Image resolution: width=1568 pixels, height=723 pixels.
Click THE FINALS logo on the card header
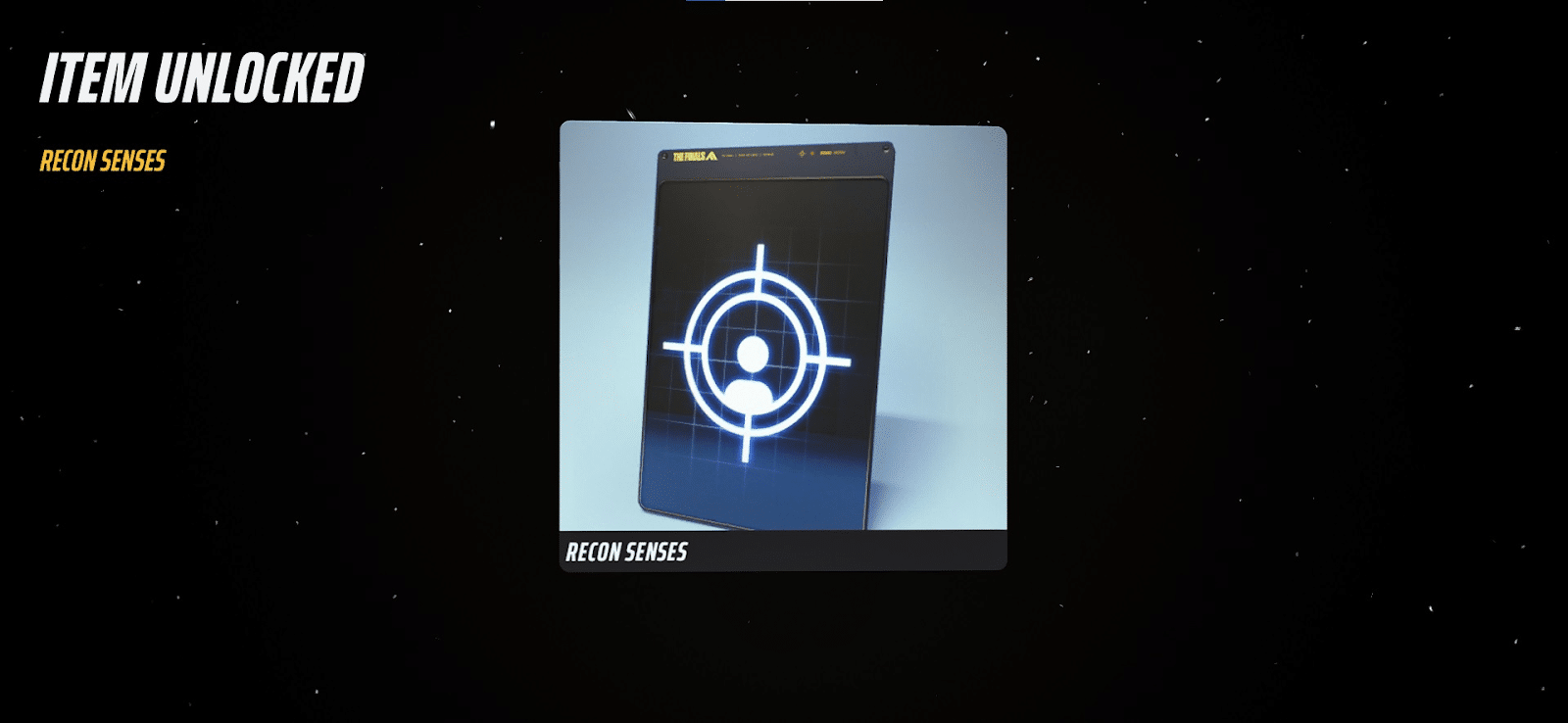pyautogui.click(x=689, y=155)
